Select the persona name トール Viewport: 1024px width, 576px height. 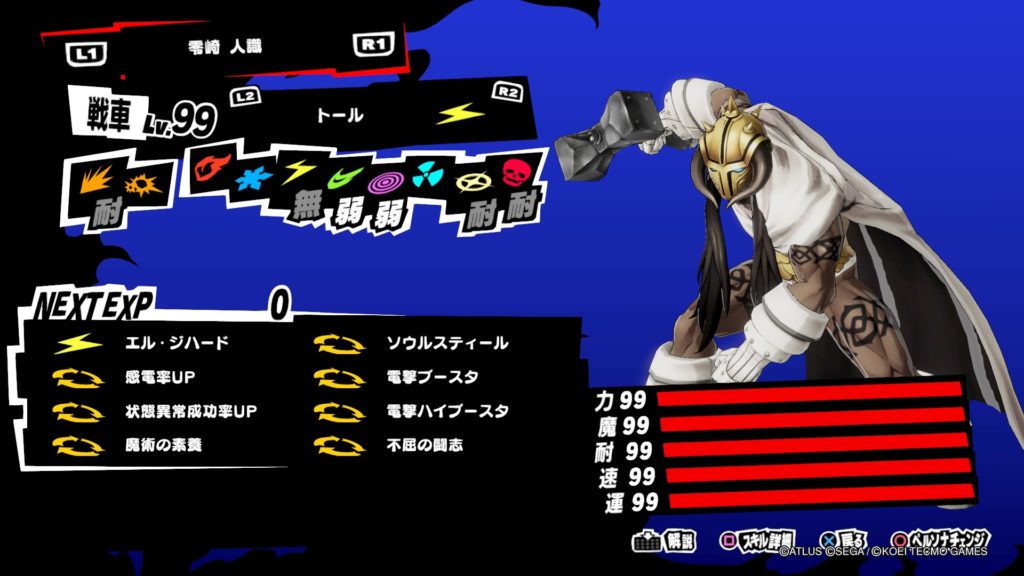click(340, 116)
